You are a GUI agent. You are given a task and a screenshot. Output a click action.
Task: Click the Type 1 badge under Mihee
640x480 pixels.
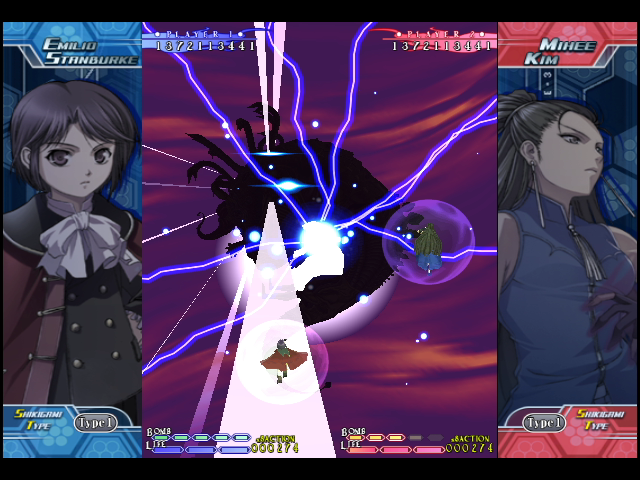pyautogui.click(x=545, y=423)
